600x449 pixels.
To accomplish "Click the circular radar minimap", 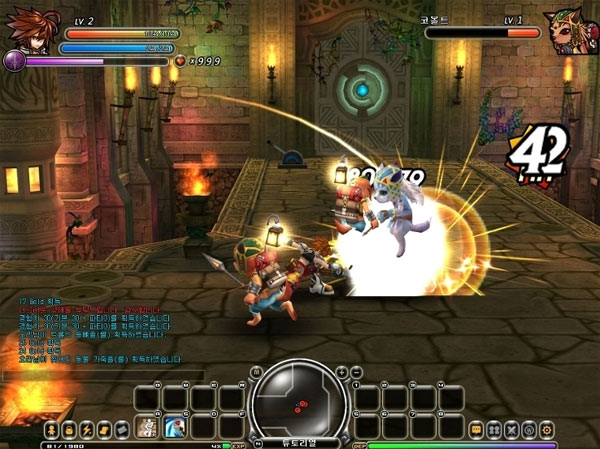I will point(300,399).
